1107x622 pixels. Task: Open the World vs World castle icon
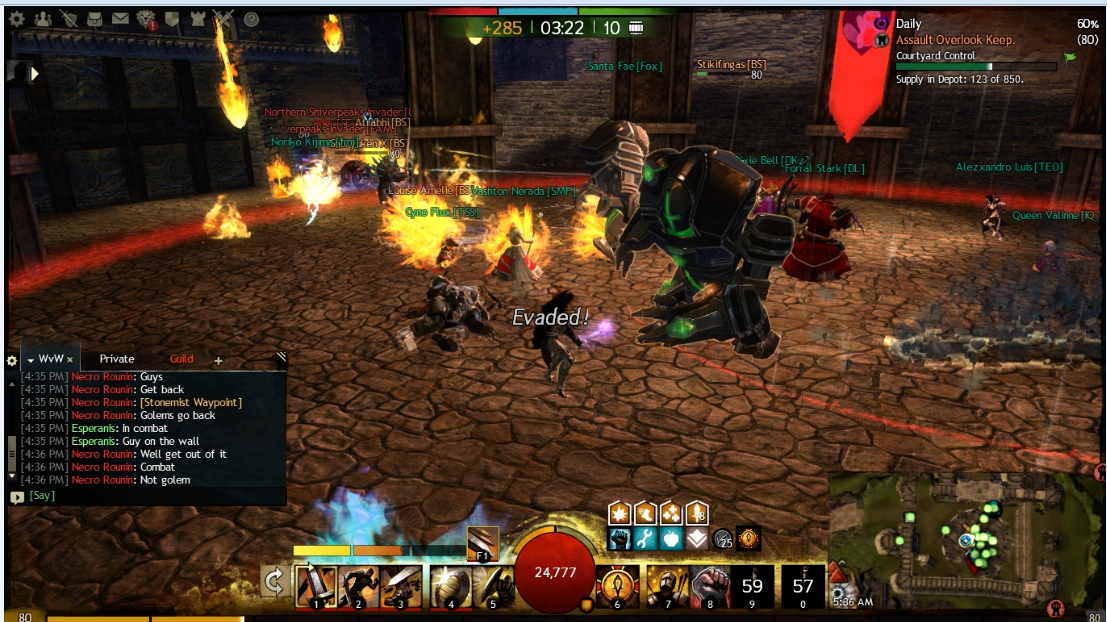click(x=197, y=18)
